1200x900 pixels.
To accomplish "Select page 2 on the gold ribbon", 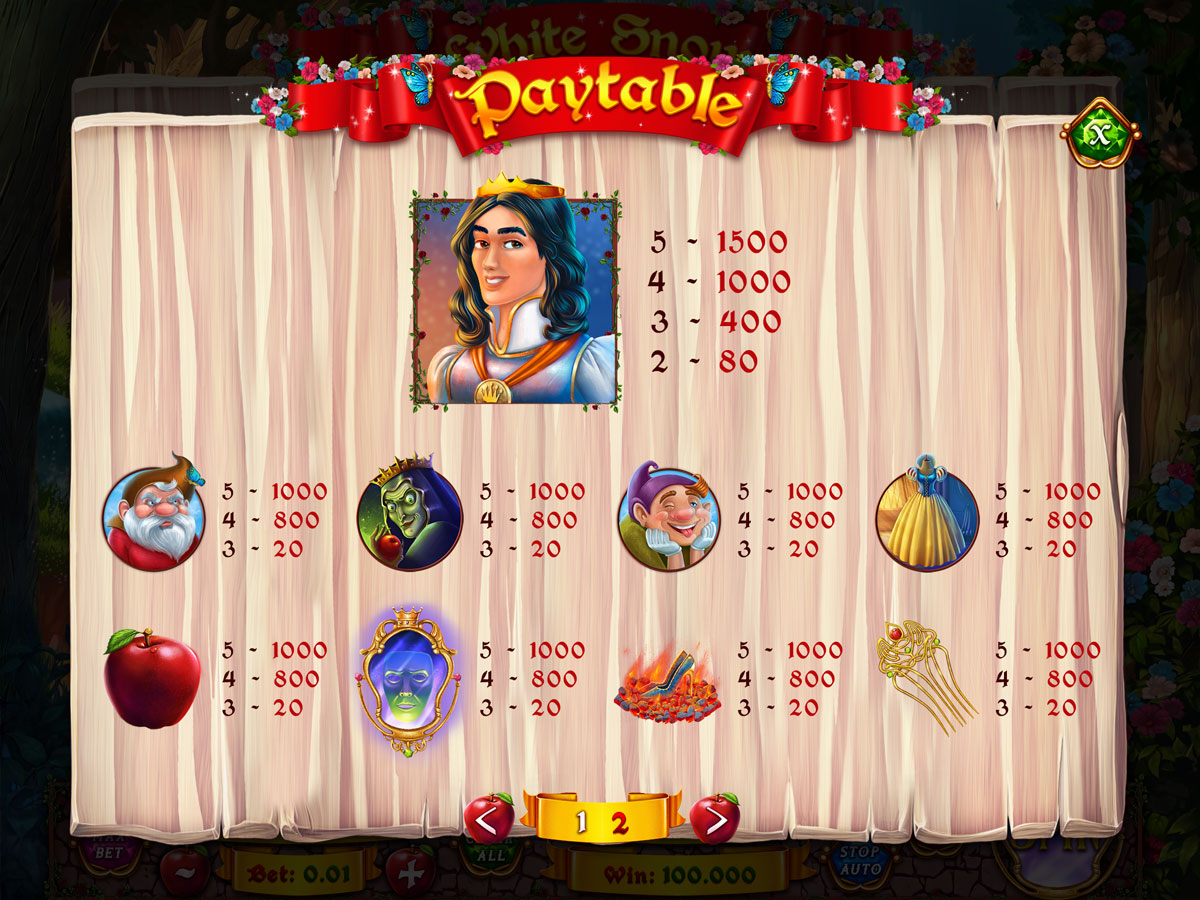I will coord(620,823).
